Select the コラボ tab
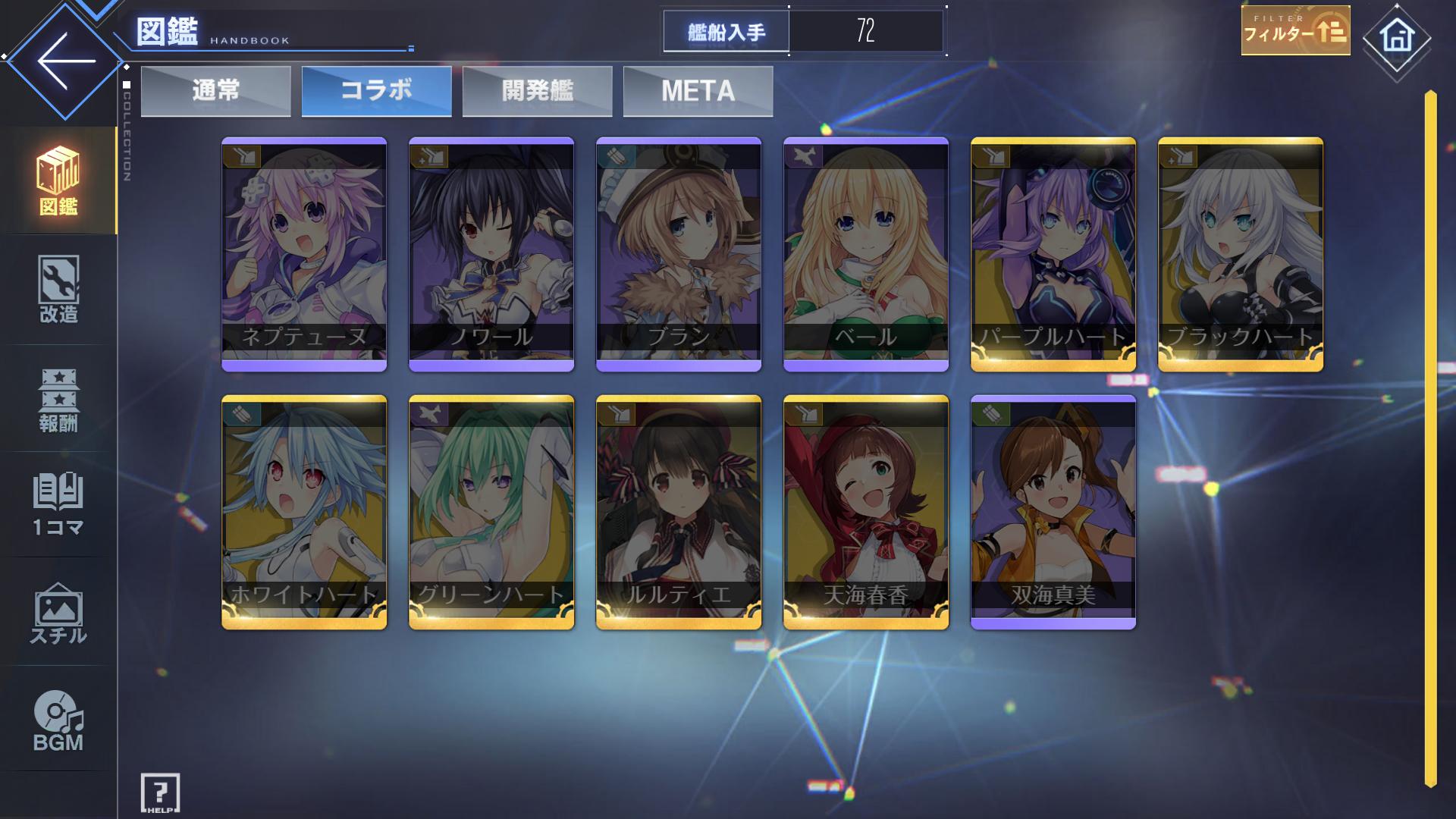This screenshot has width=1456, height=819. click(377, 91)
